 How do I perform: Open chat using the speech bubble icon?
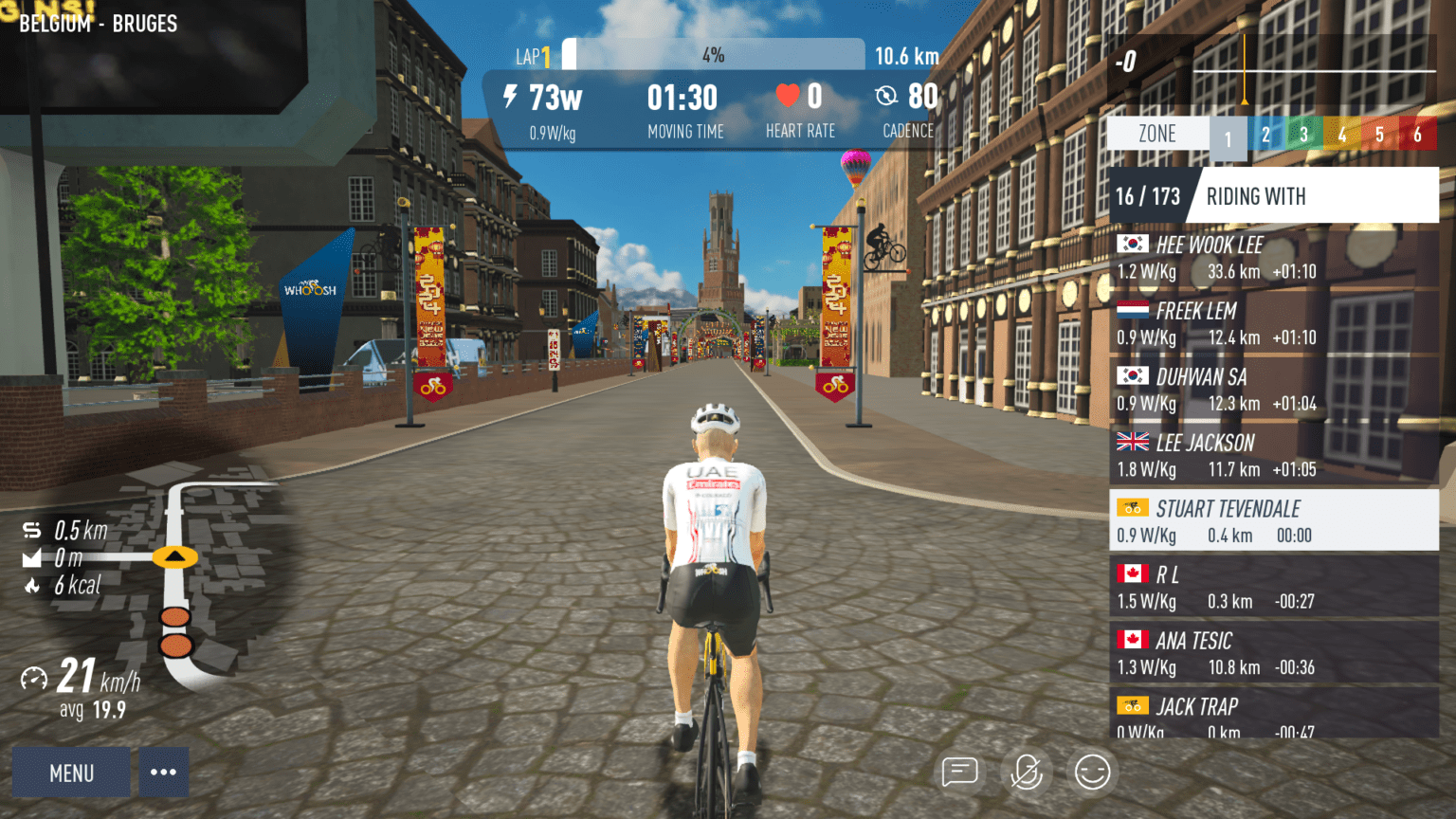point(960,772)
